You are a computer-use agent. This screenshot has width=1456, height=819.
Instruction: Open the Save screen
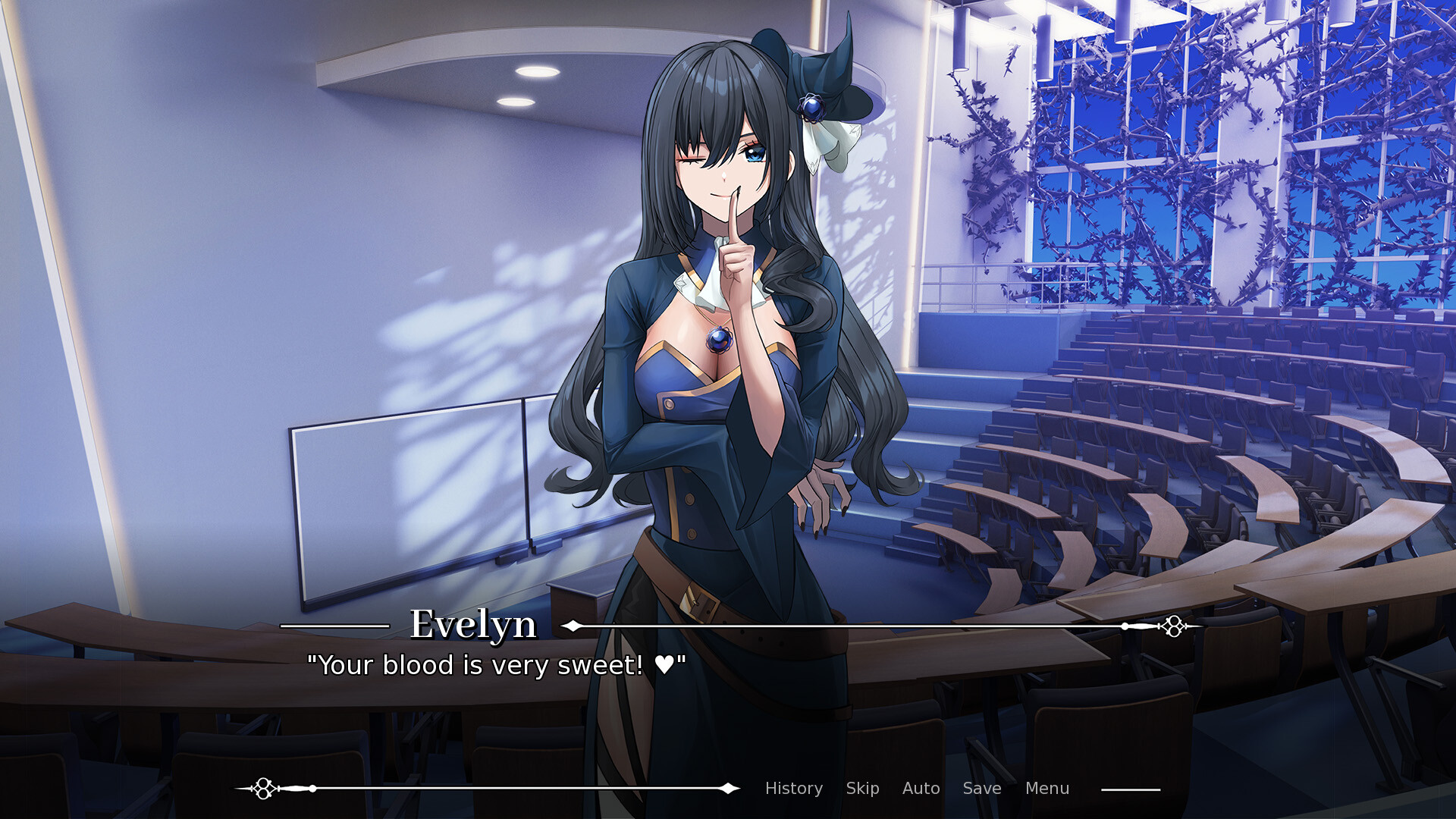coord(981,789)
